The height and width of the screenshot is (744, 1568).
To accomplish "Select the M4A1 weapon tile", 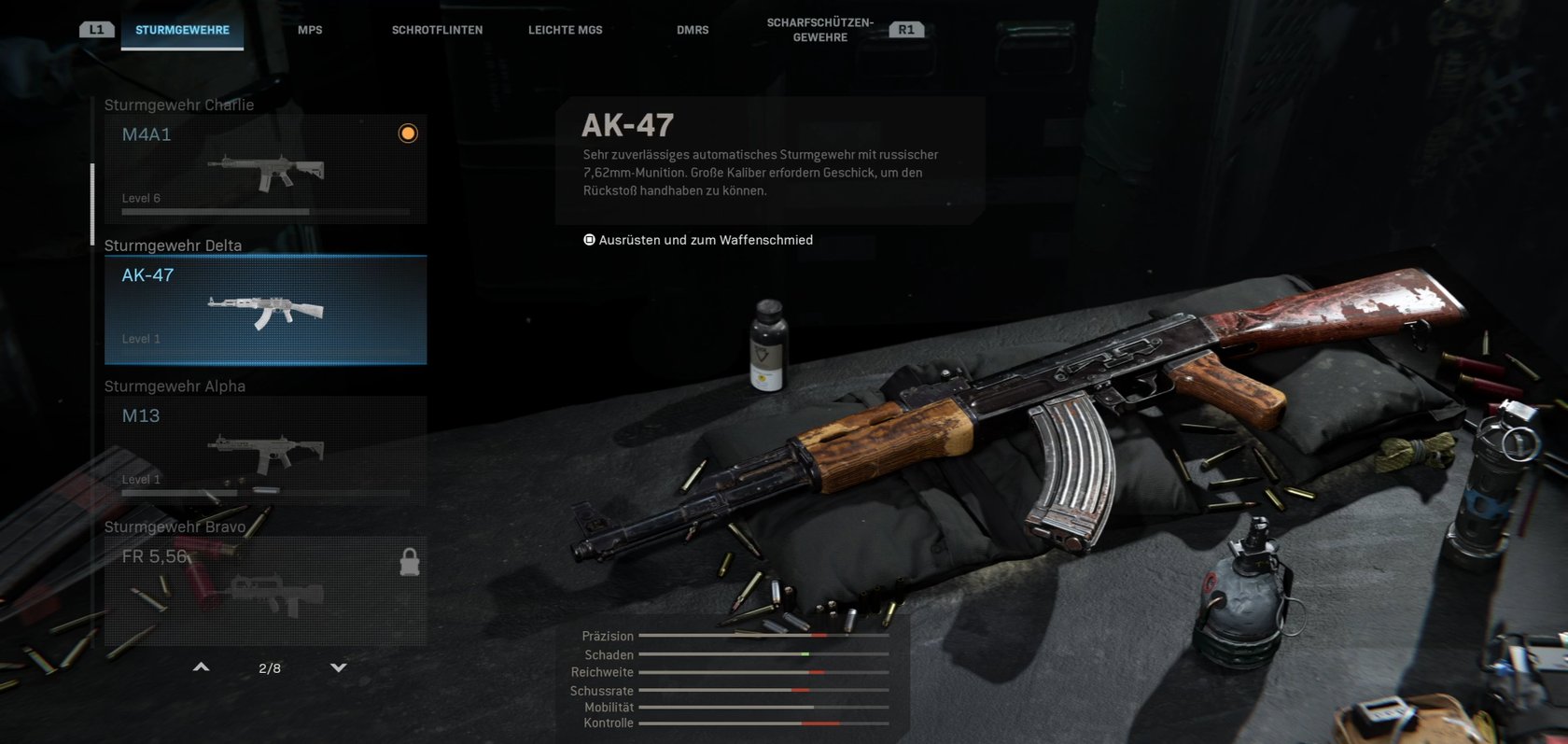I will (x=265, y=169).
